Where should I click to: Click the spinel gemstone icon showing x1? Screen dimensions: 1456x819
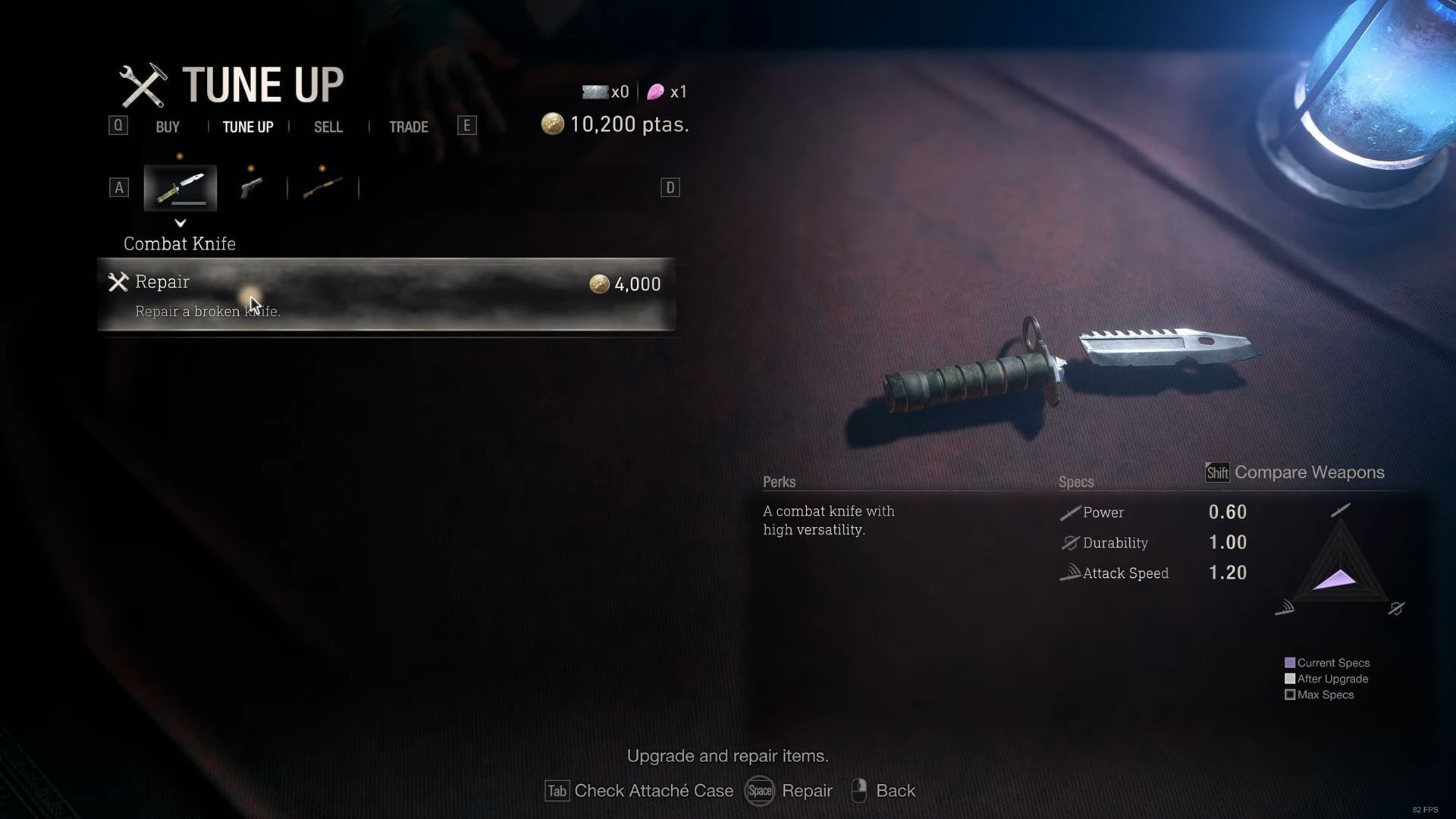pos(654,91)
